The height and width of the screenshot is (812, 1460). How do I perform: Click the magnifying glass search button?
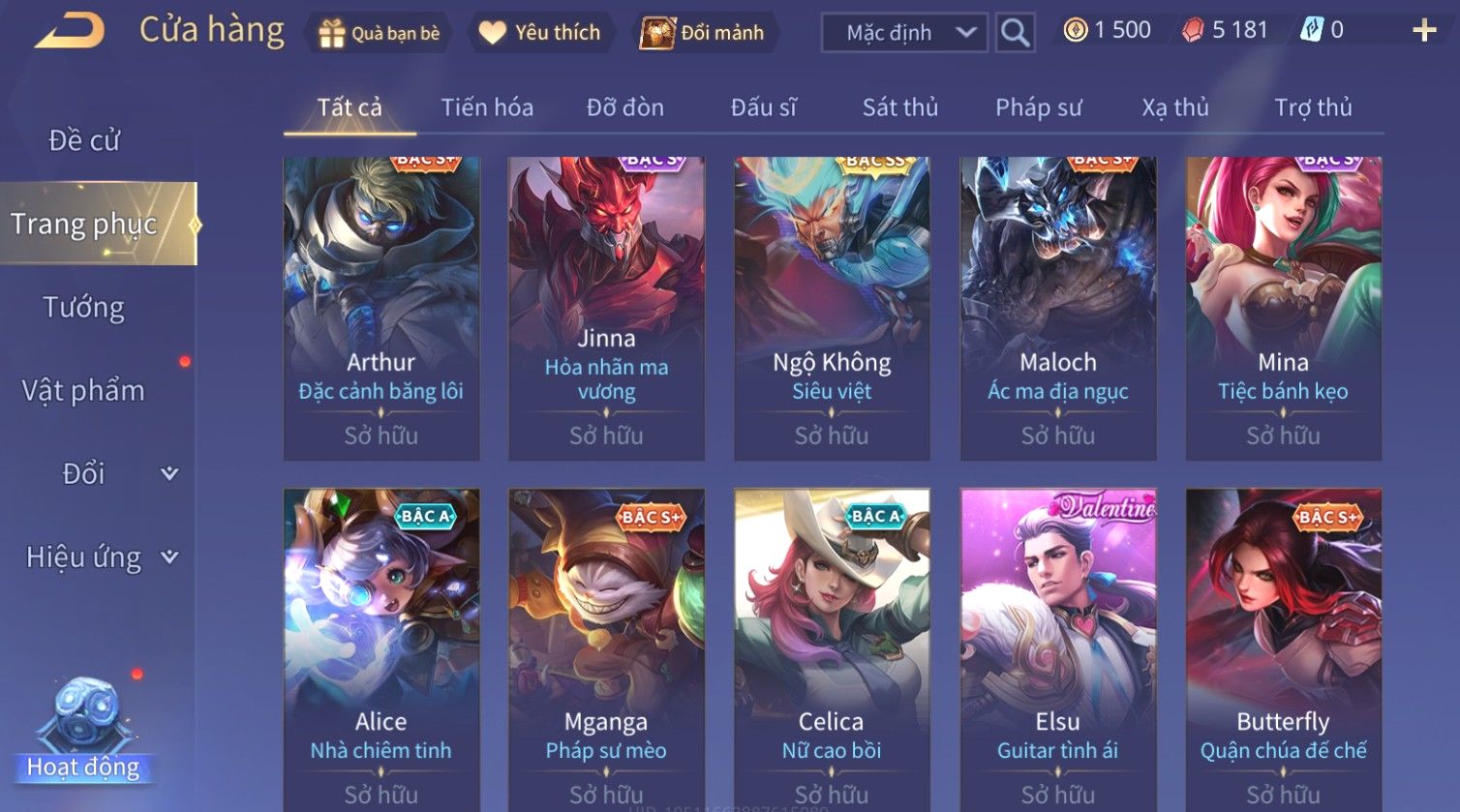[1015, 33]
